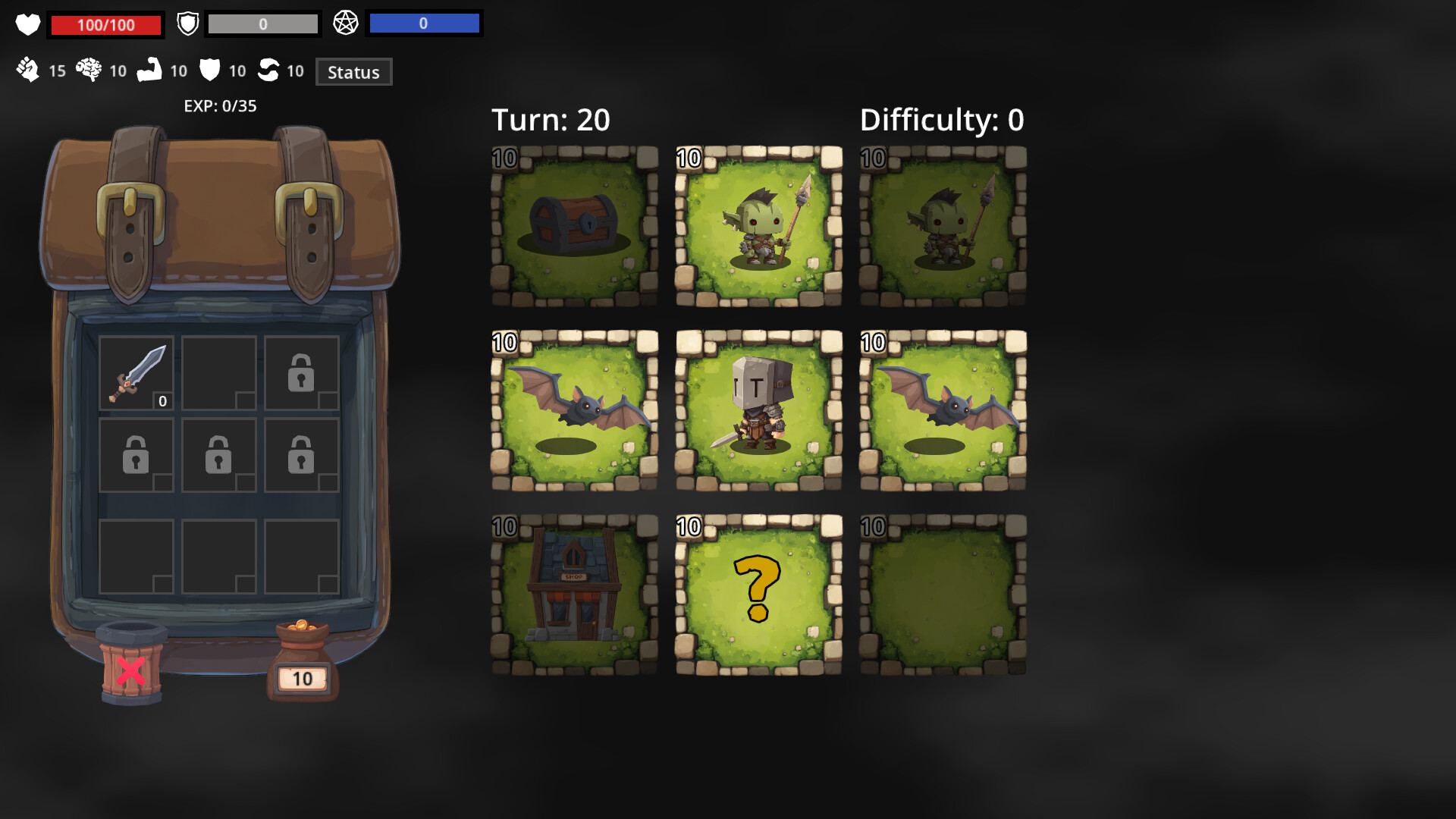Click the heart health icon

(x=28, y=24)
